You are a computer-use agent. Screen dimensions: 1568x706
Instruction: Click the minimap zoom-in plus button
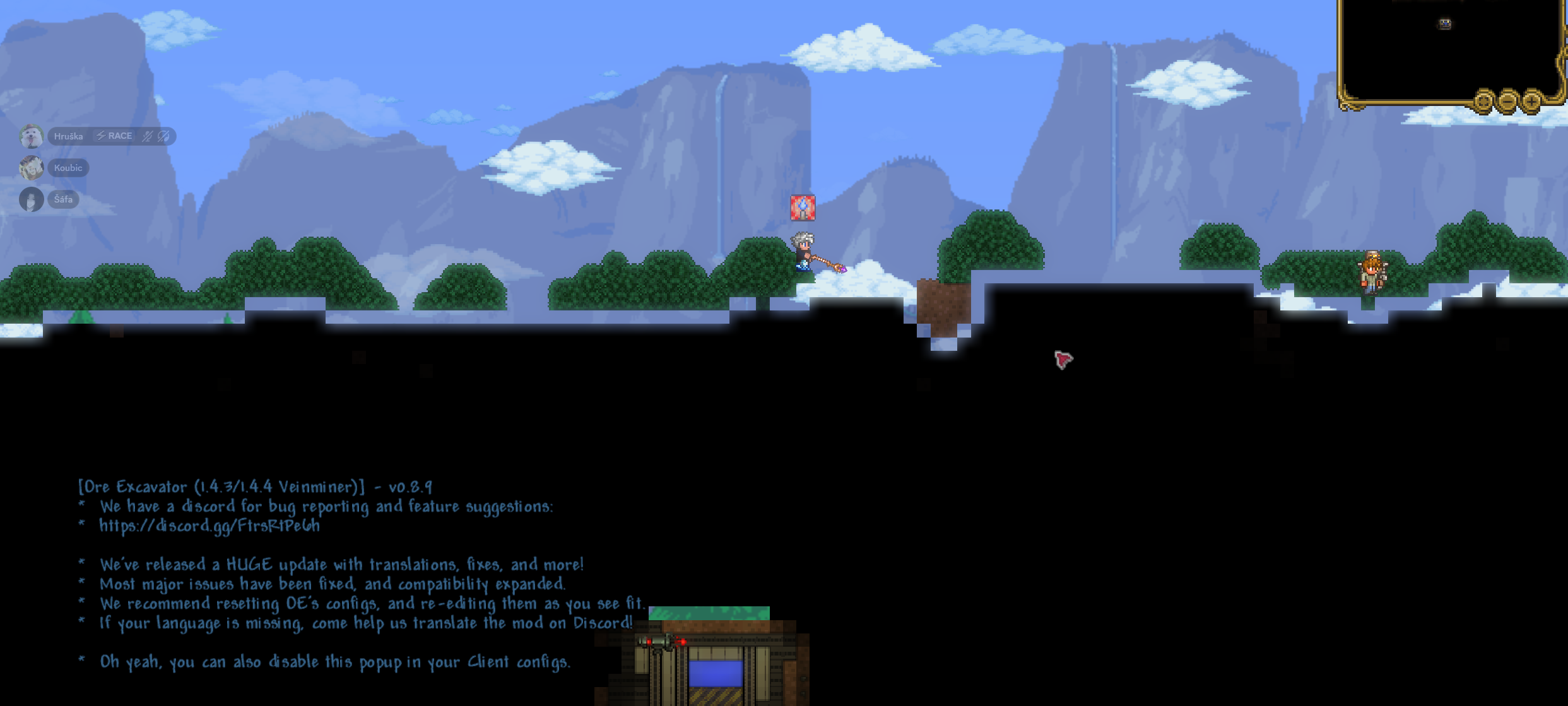click(1531, 100)
